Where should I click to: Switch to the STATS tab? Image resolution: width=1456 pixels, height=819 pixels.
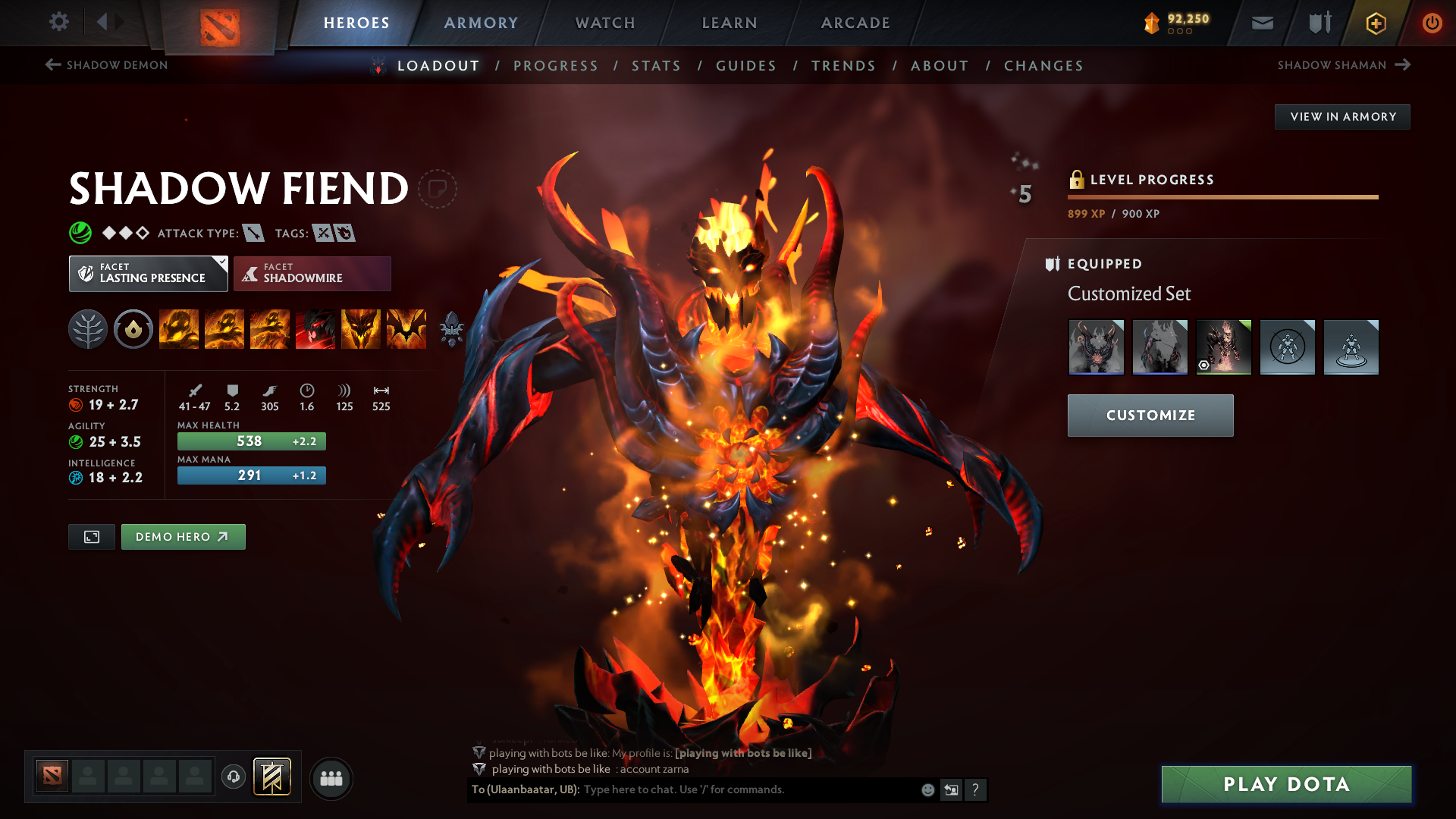click(x=656, y=66)
